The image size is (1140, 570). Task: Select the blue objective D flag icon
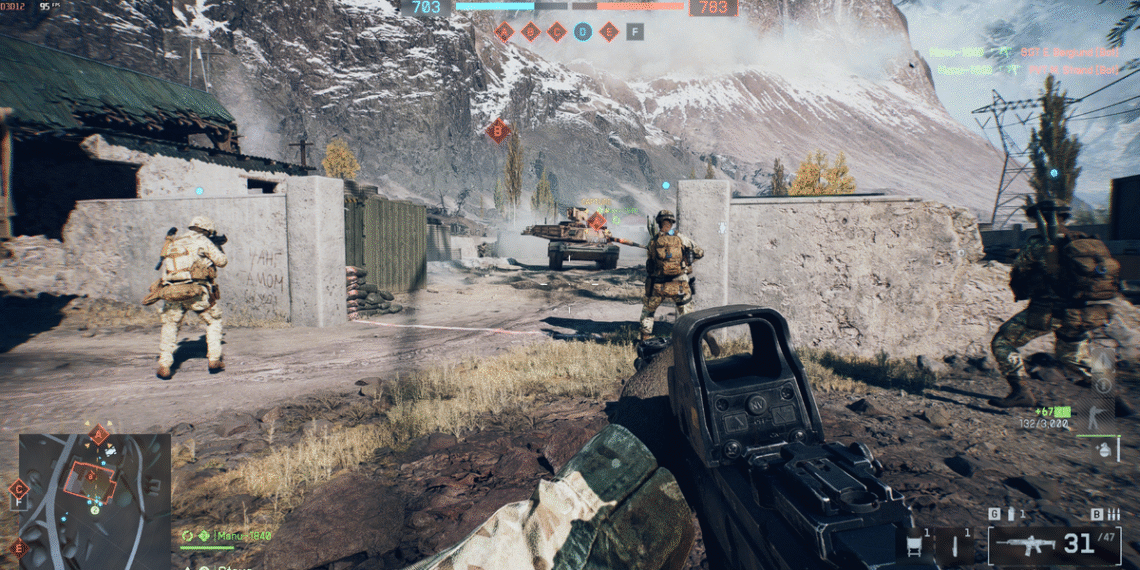coord(583,32)
